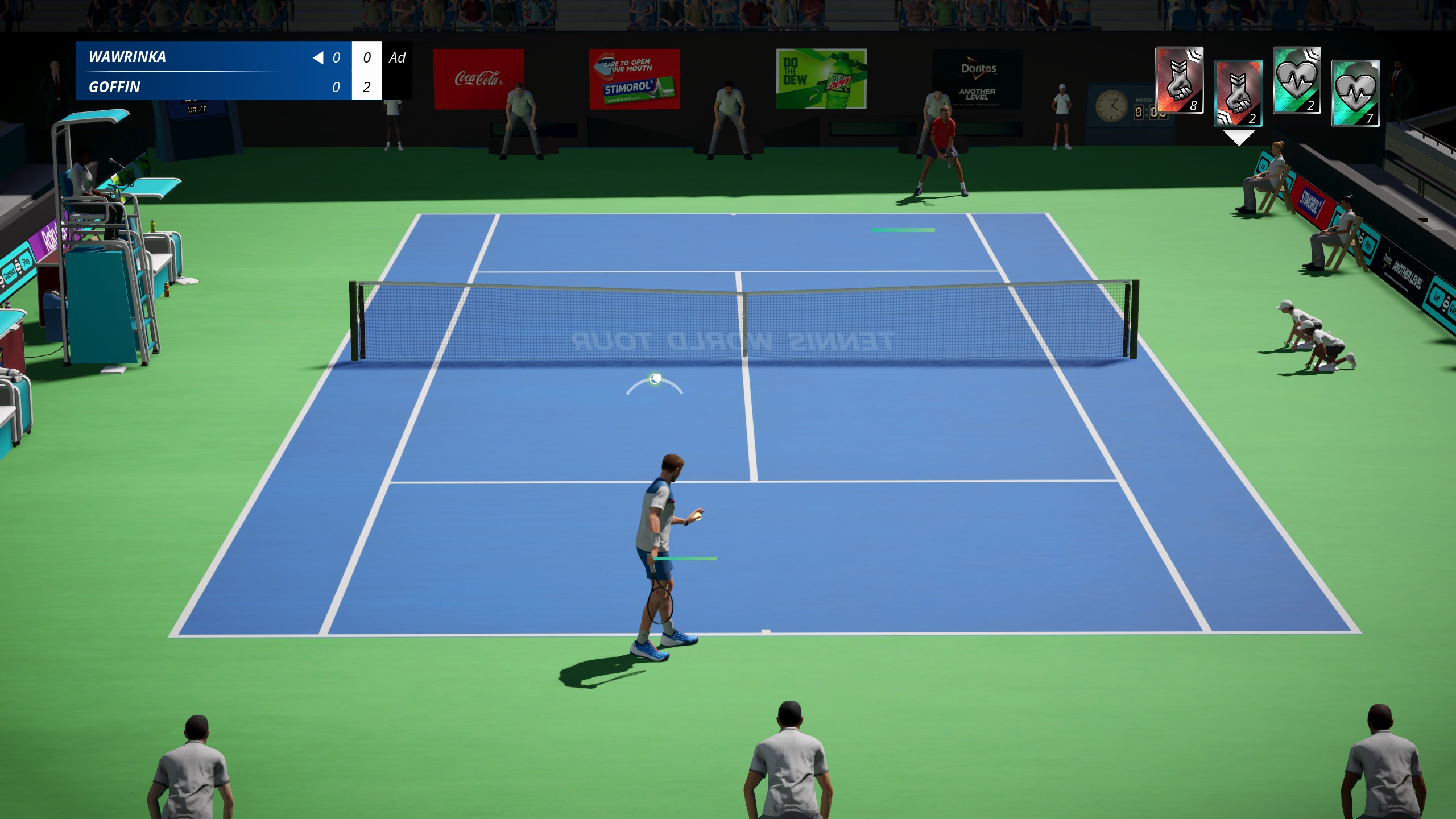
Task: Choose the highlighted red fist card numbered 2
Action: coord(1238,93)
